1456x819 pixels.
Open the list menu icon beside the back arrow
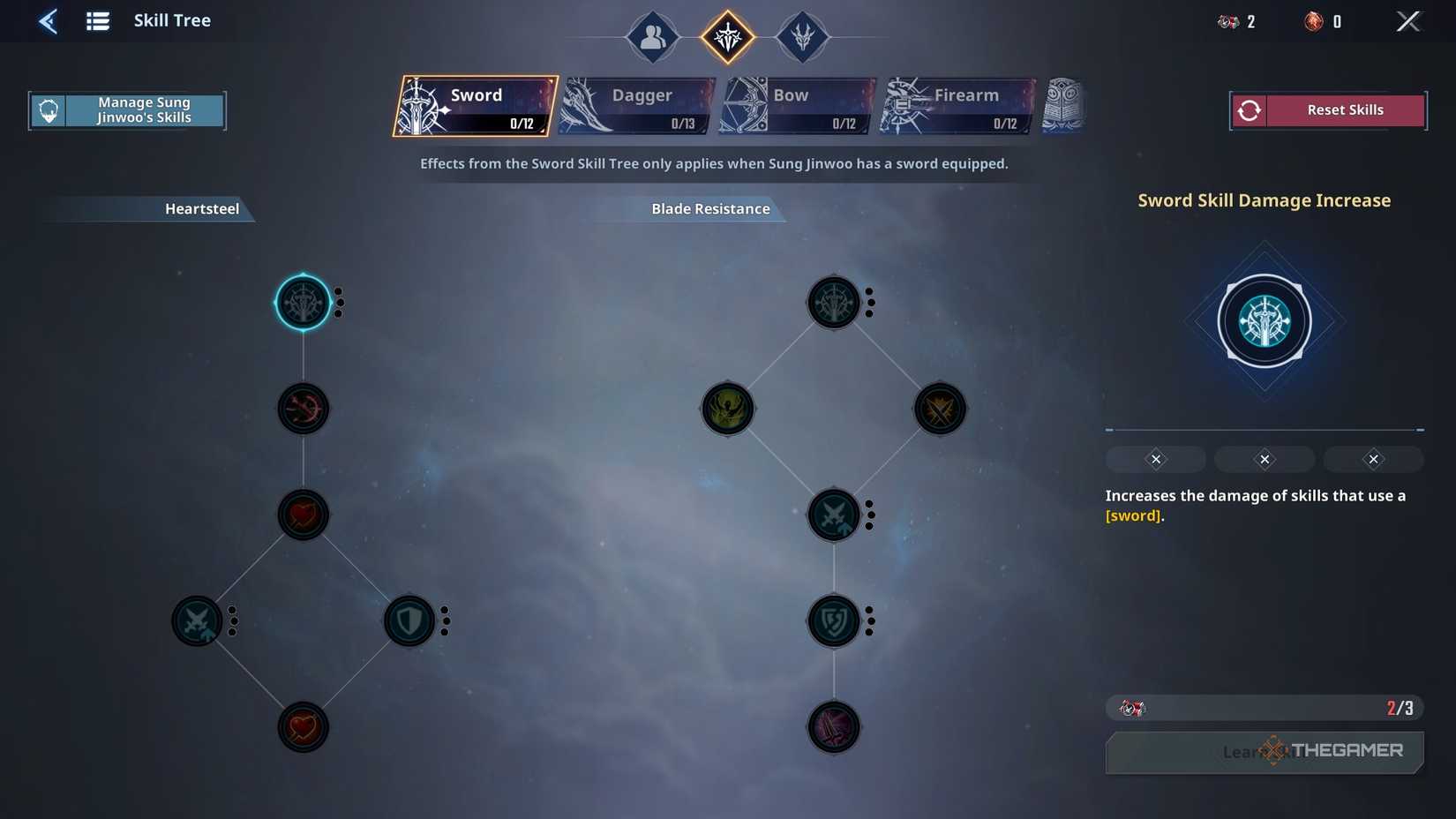coord(97,20)
